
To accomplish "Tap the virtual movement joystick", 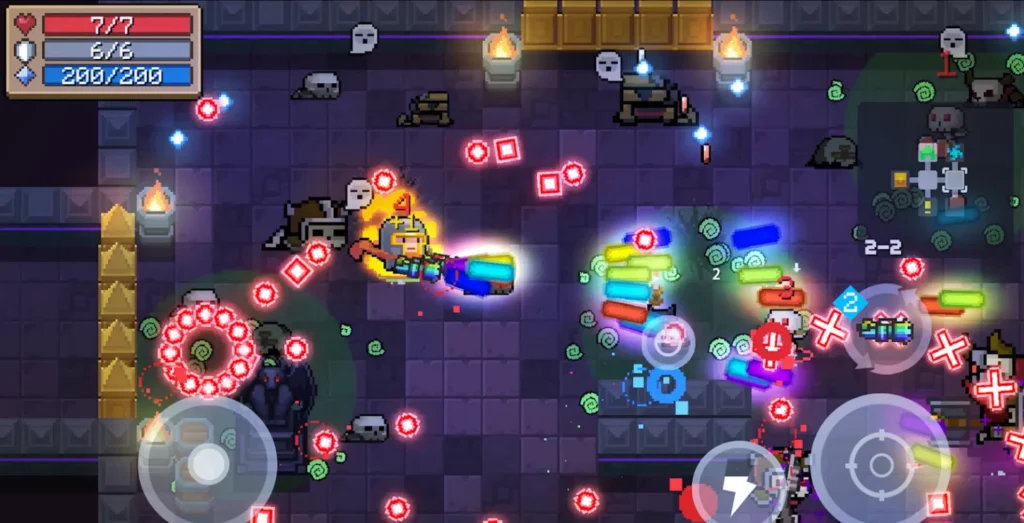I will 207,463.
